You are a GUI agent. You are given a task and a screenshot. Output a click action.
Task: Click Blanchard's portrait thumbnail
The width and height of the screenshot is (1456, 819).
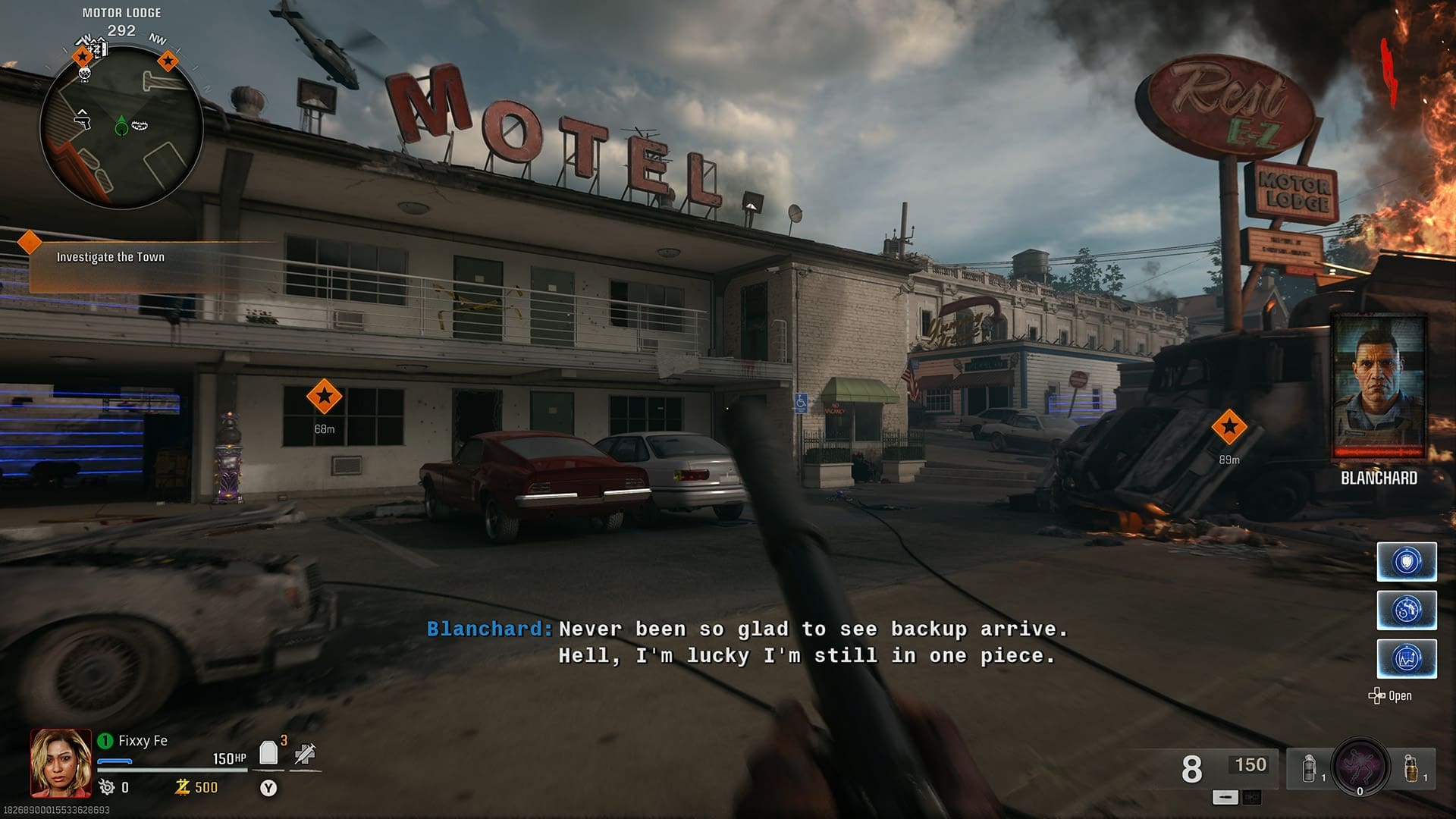1380,387
